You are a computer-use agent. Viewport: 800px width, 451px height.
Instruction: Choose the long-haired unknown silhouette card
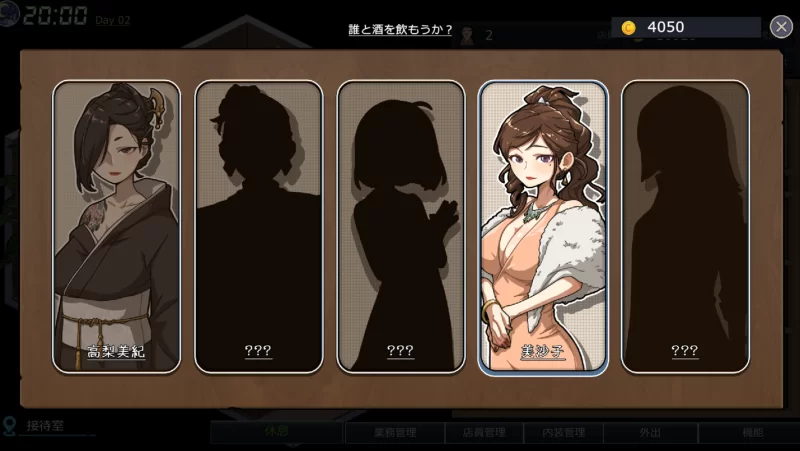[x=685, y=226]
